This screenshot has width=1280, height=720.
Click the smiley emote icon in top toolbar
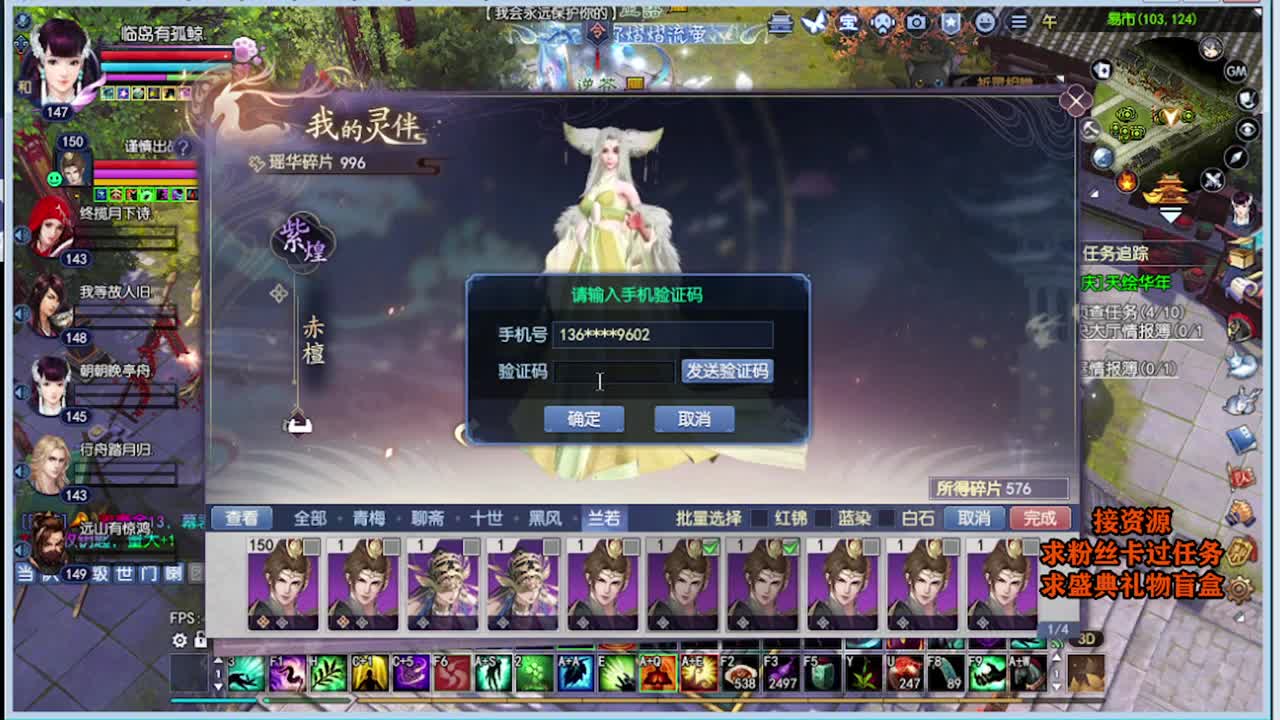click(x=987, y=23)
